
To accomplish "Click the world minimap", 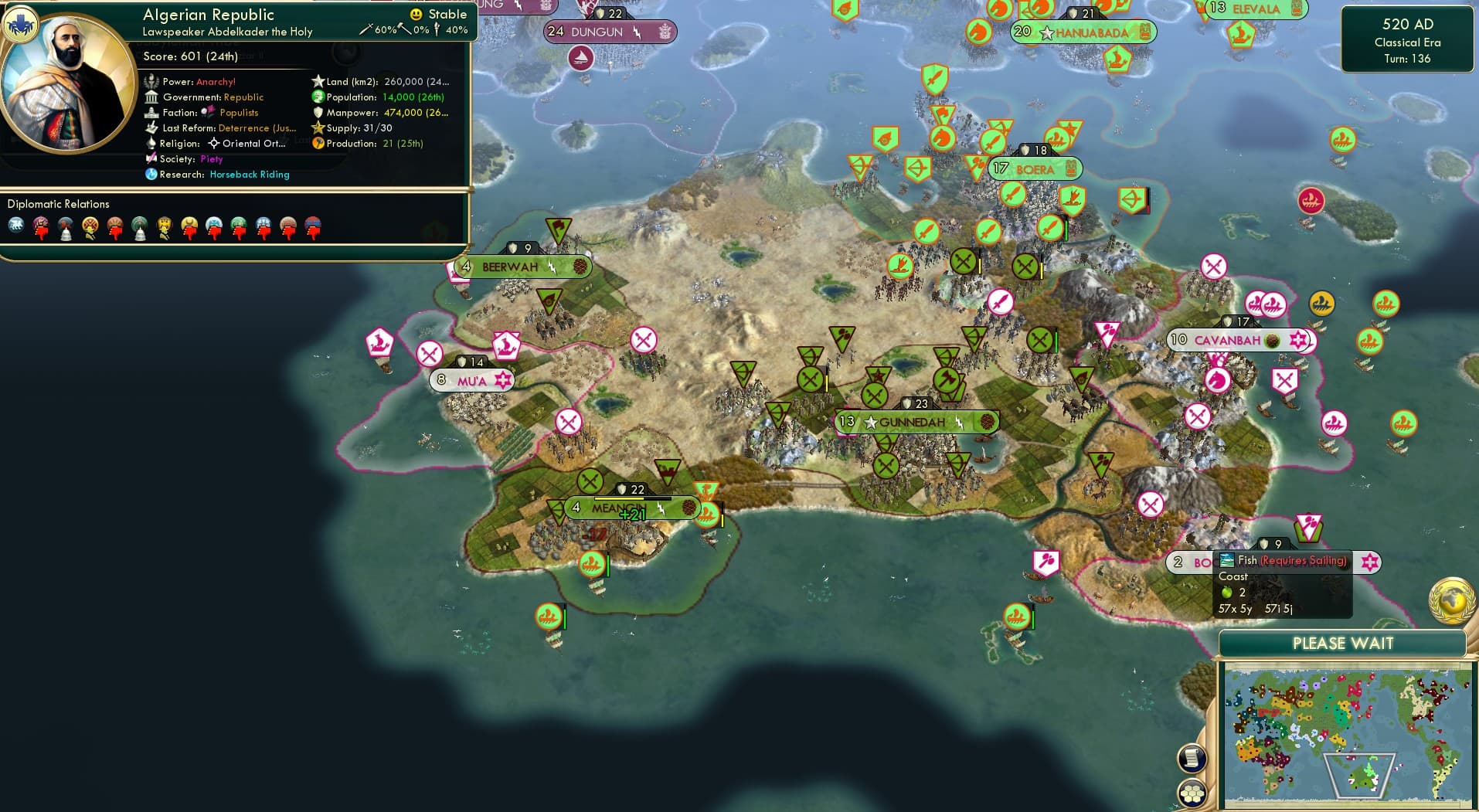I will coord(1348,735).
